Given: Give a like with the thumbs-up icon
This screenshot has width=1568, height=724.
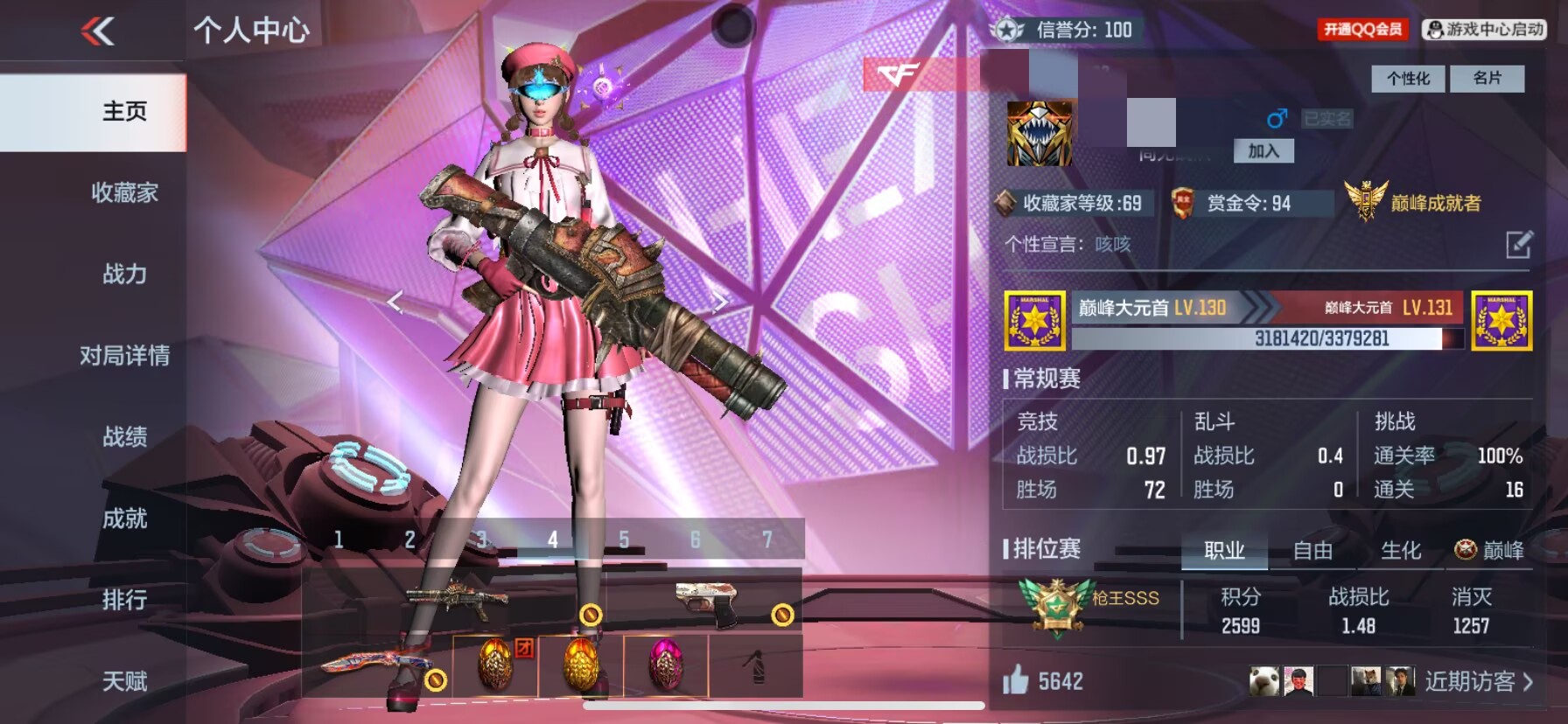Looking at the screenshot, I should click(x=1016, y=680).
